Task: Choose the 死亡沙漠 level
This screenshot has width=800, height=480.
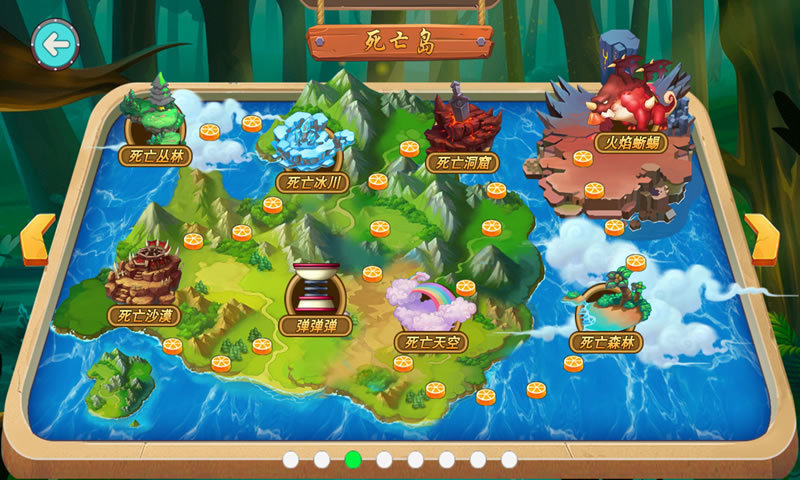Action: 144,285
